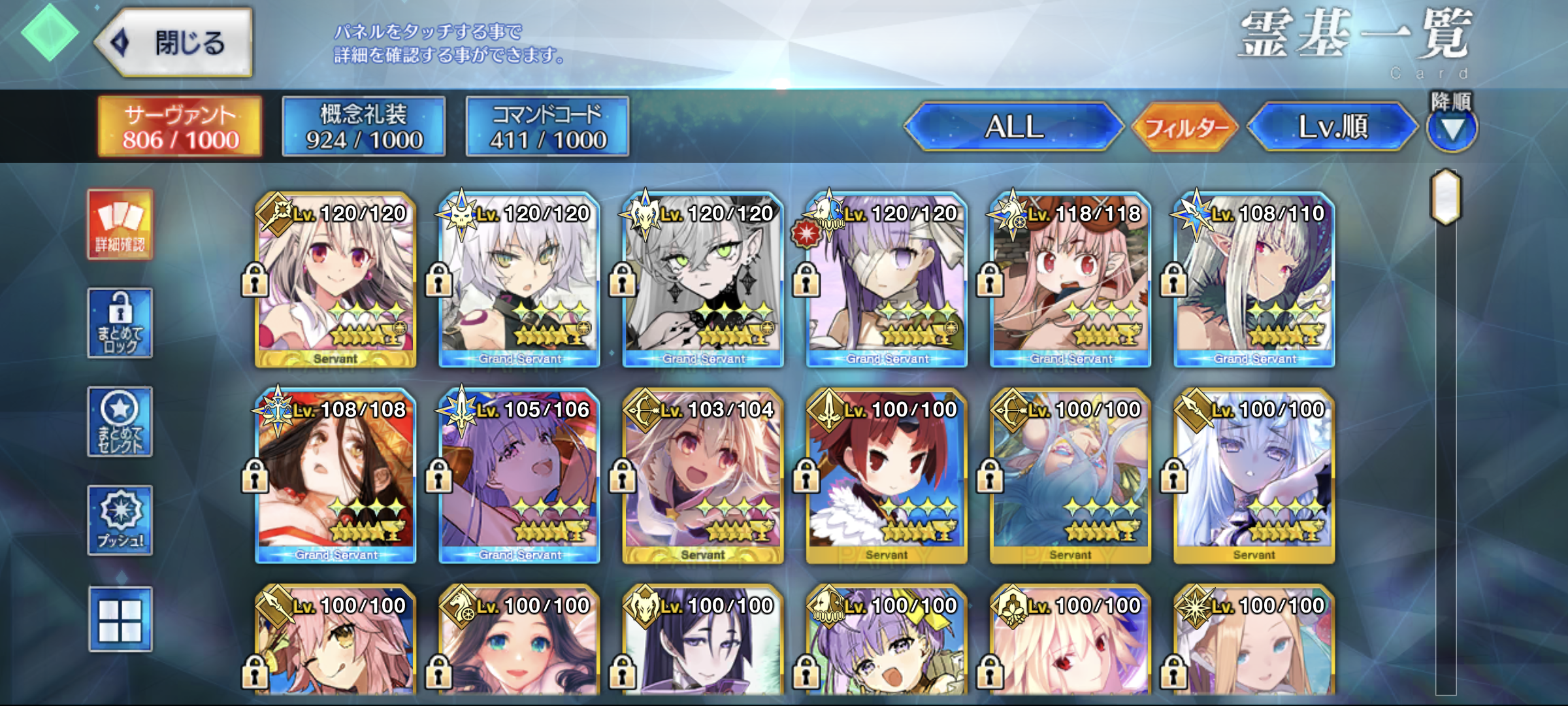Click the list scrollbar handle
Screen dimensions: 1568x706
pos(1446,197)
